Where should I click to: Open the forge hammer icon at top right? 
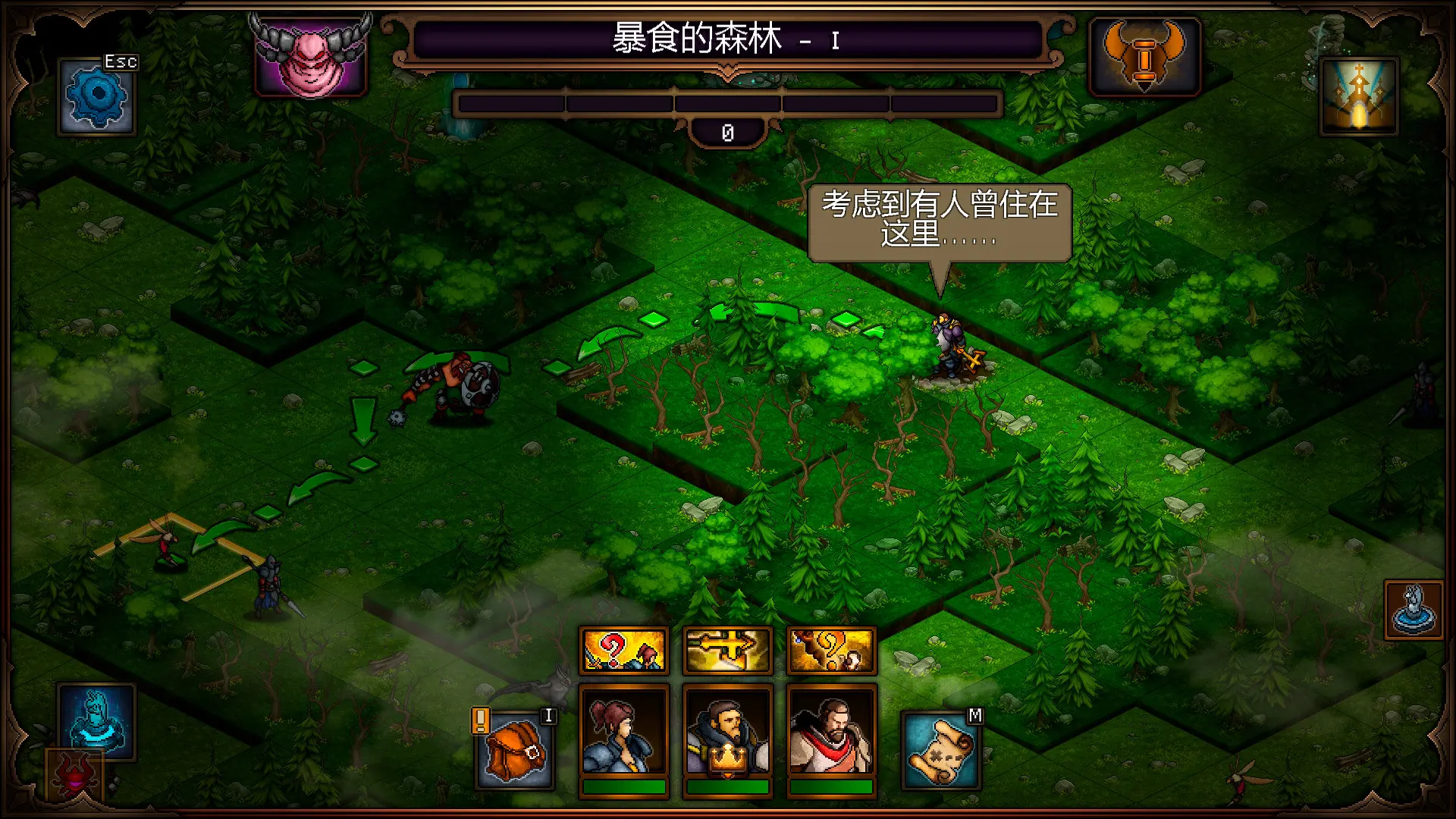1144,57
